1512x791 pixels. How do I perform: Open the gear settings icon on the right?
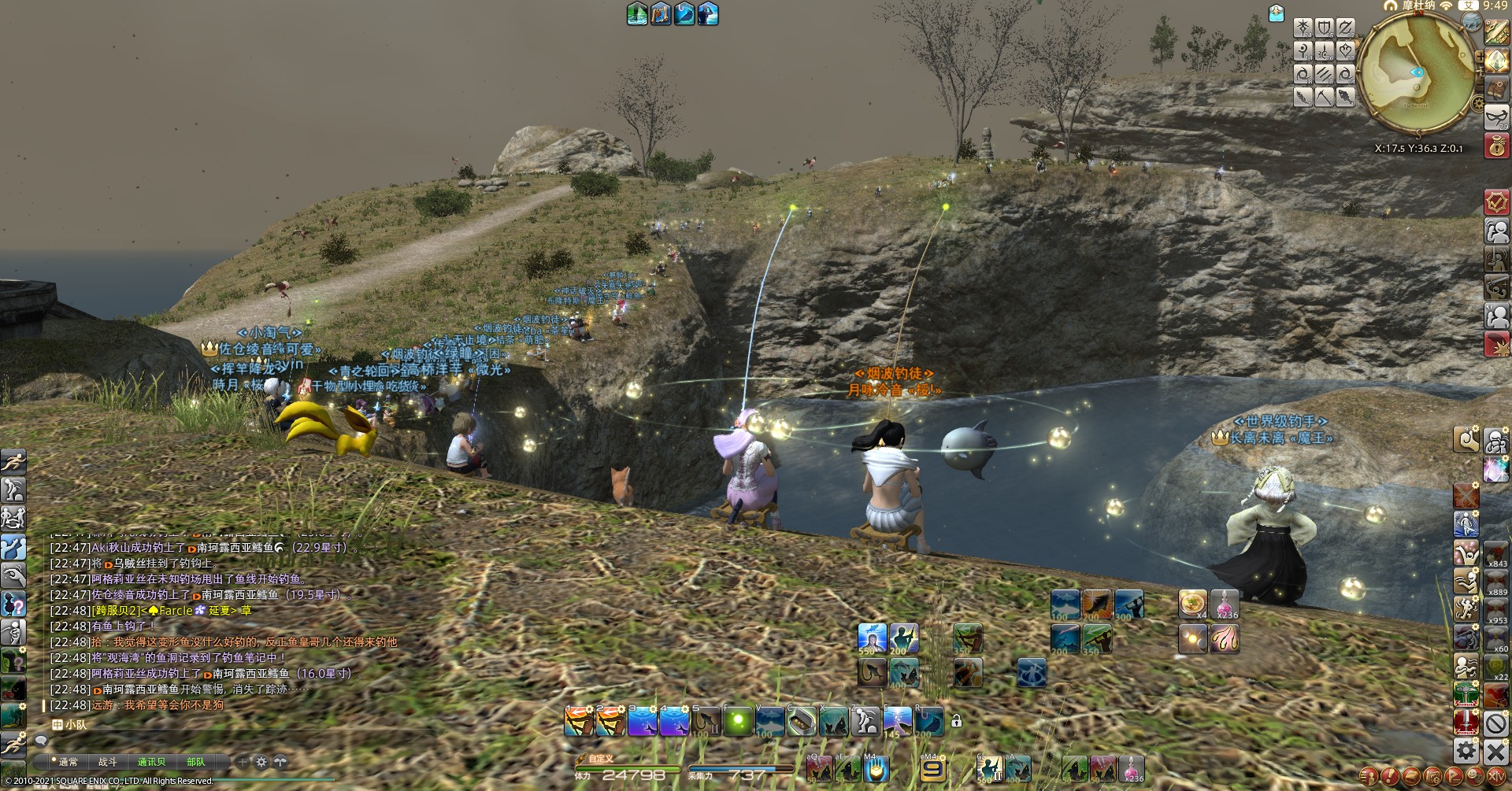click(x=1466, y=751)
